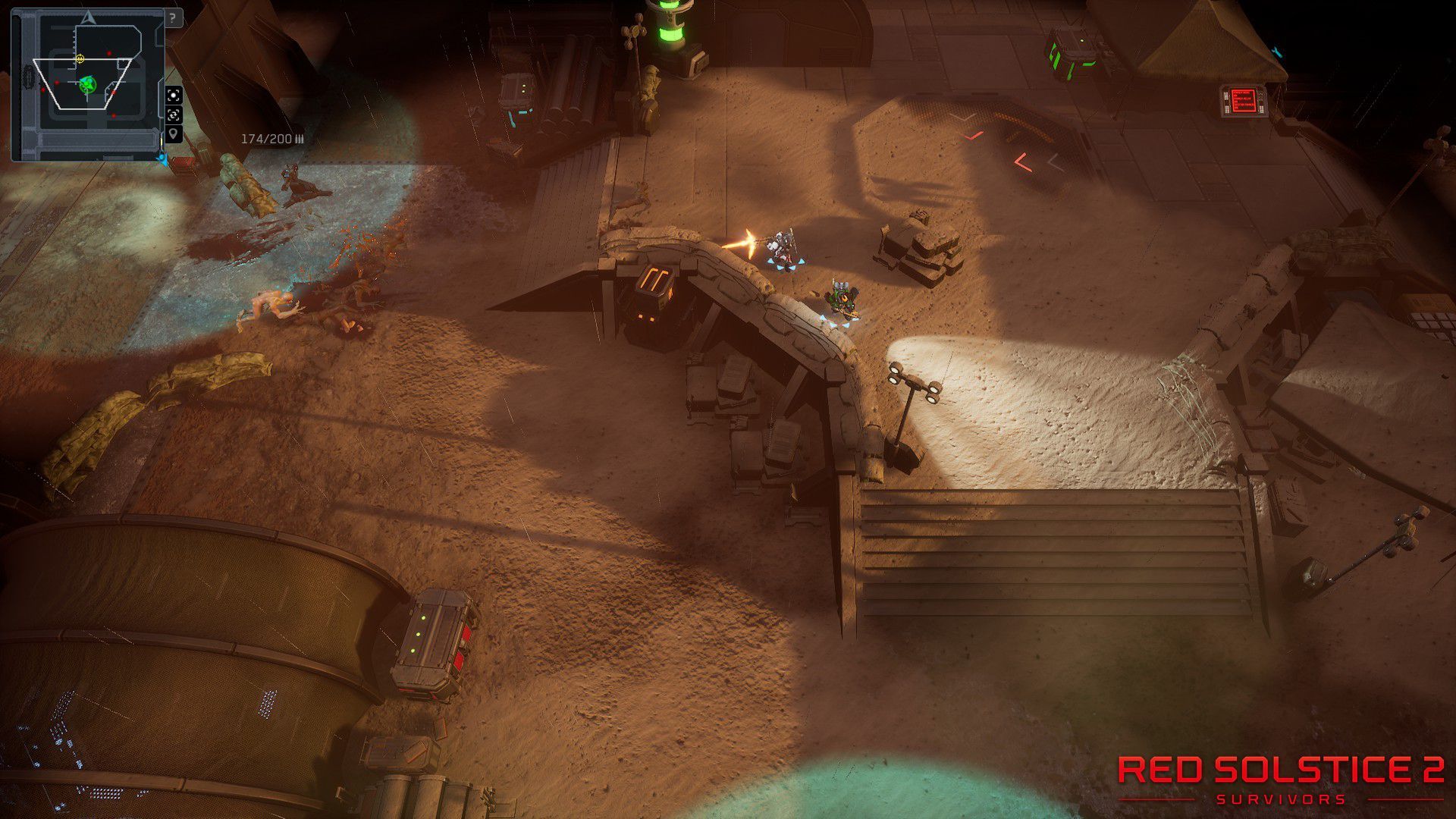Toggle camera lock with the centering button
Screen dimensions: 1456x819
pyautogui.click(x=174, y=96)
